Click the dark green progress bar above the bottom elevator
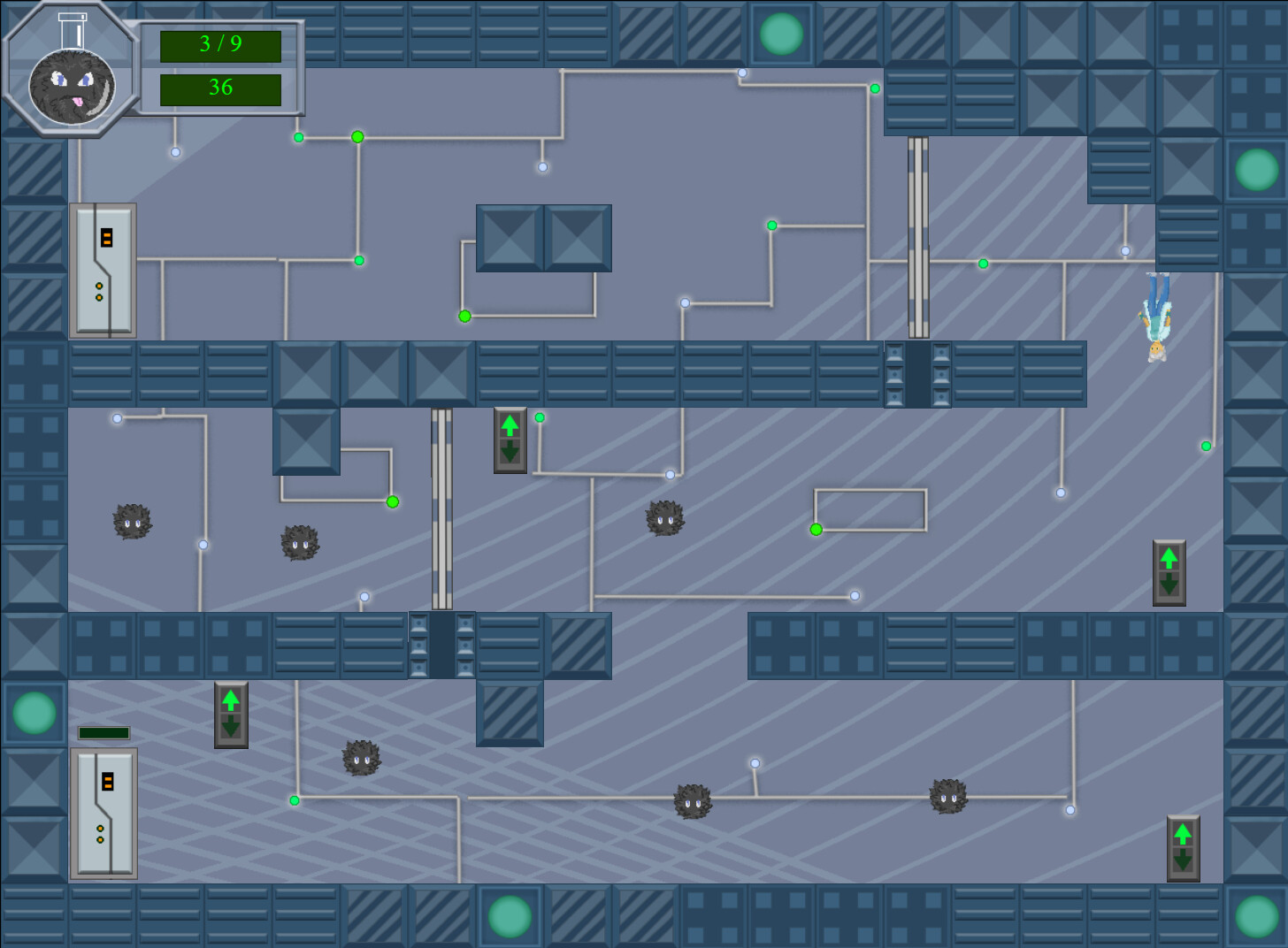The image size is (1288, 948). 103,731
